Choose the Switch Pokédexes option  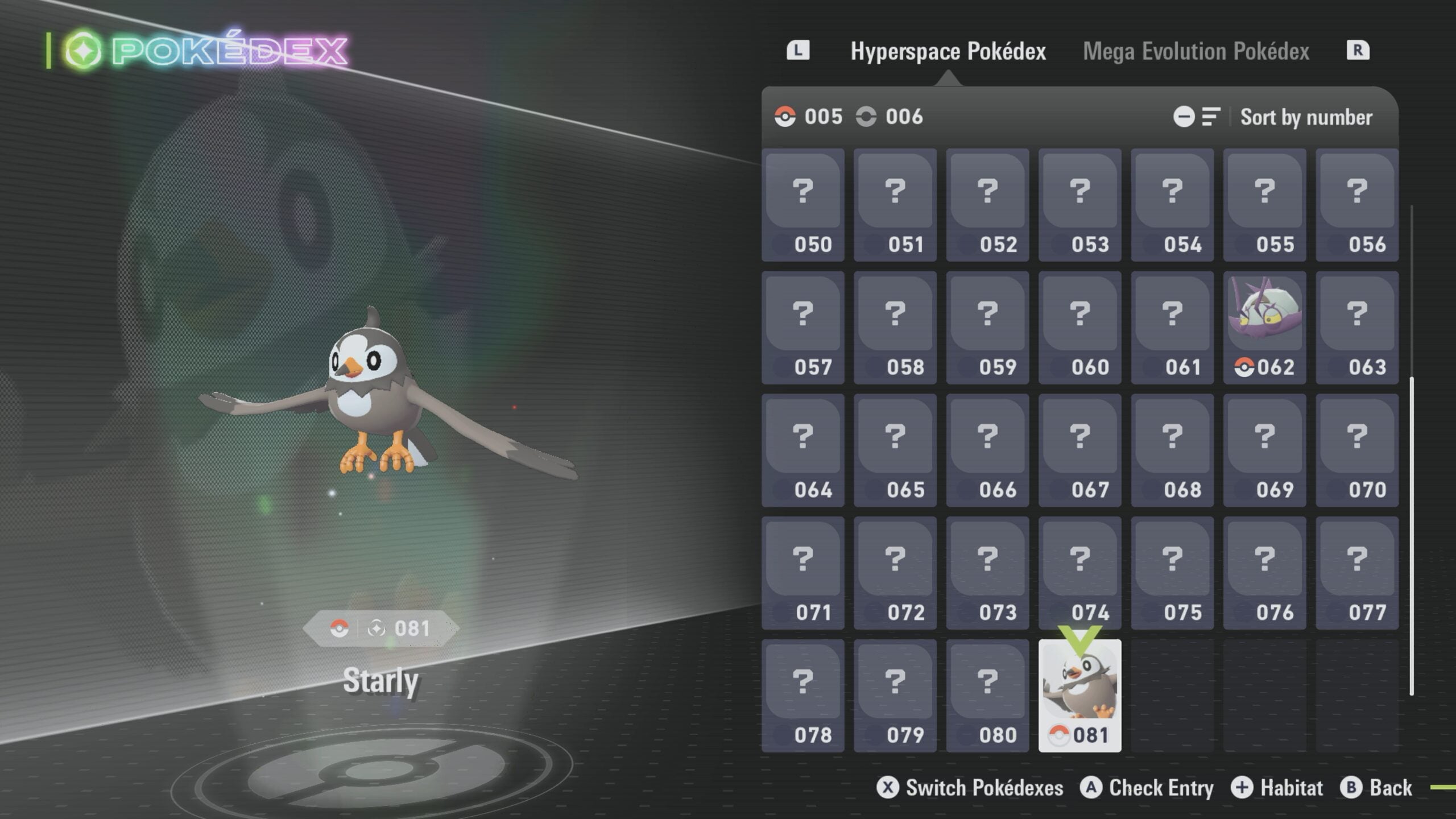click(970, 788)
